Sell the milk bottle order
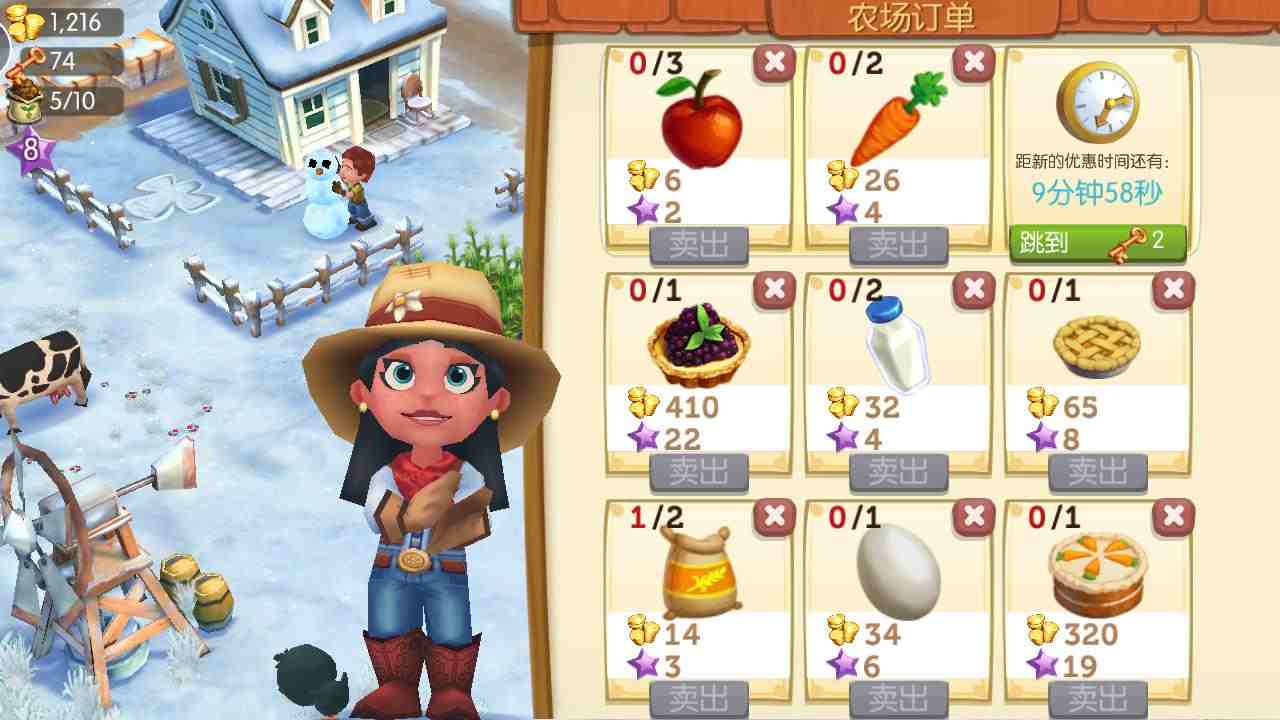Viewport: 1280px width, 720px height. click(899, 470)
